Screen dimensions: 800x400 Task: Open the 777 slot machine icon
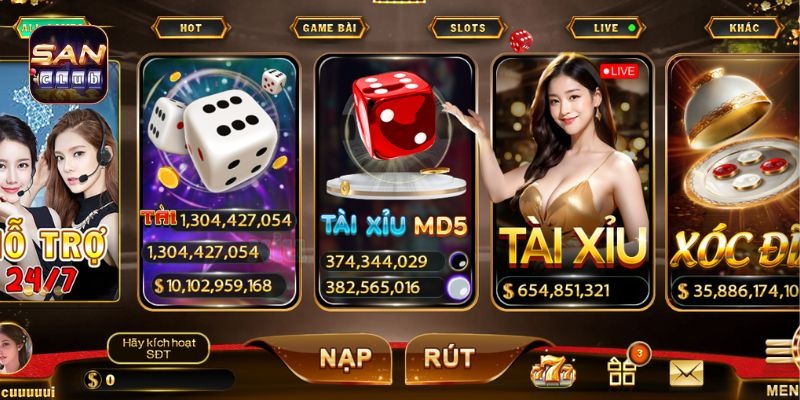click(553, 372)
